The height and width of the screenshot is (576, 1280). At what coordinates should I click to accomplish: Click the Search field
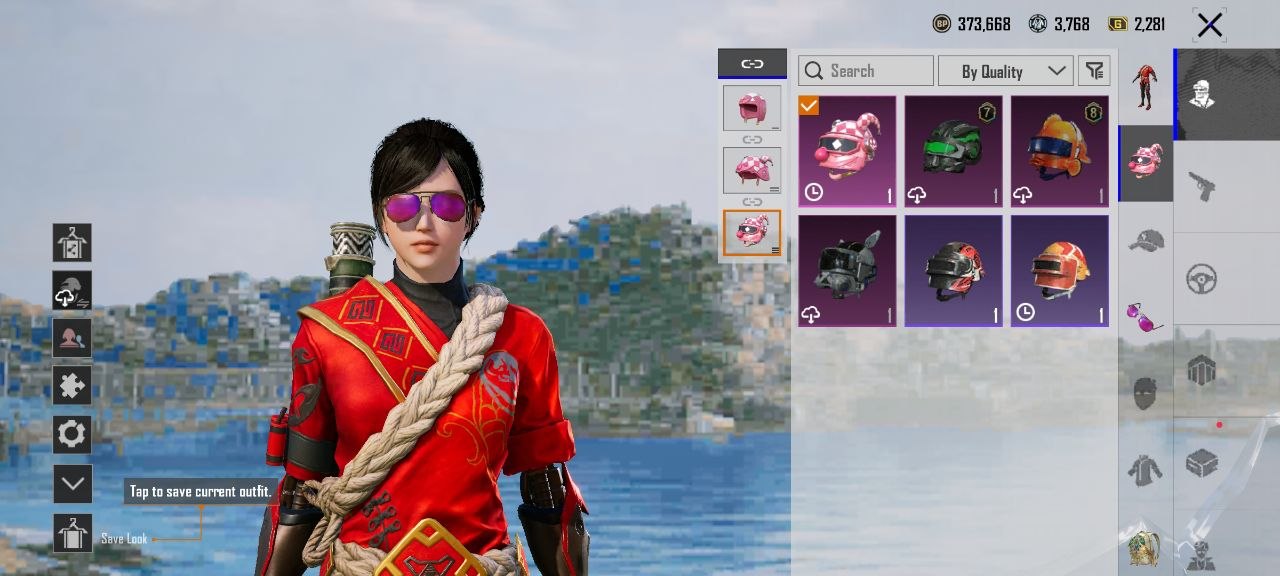click(866, 71)
